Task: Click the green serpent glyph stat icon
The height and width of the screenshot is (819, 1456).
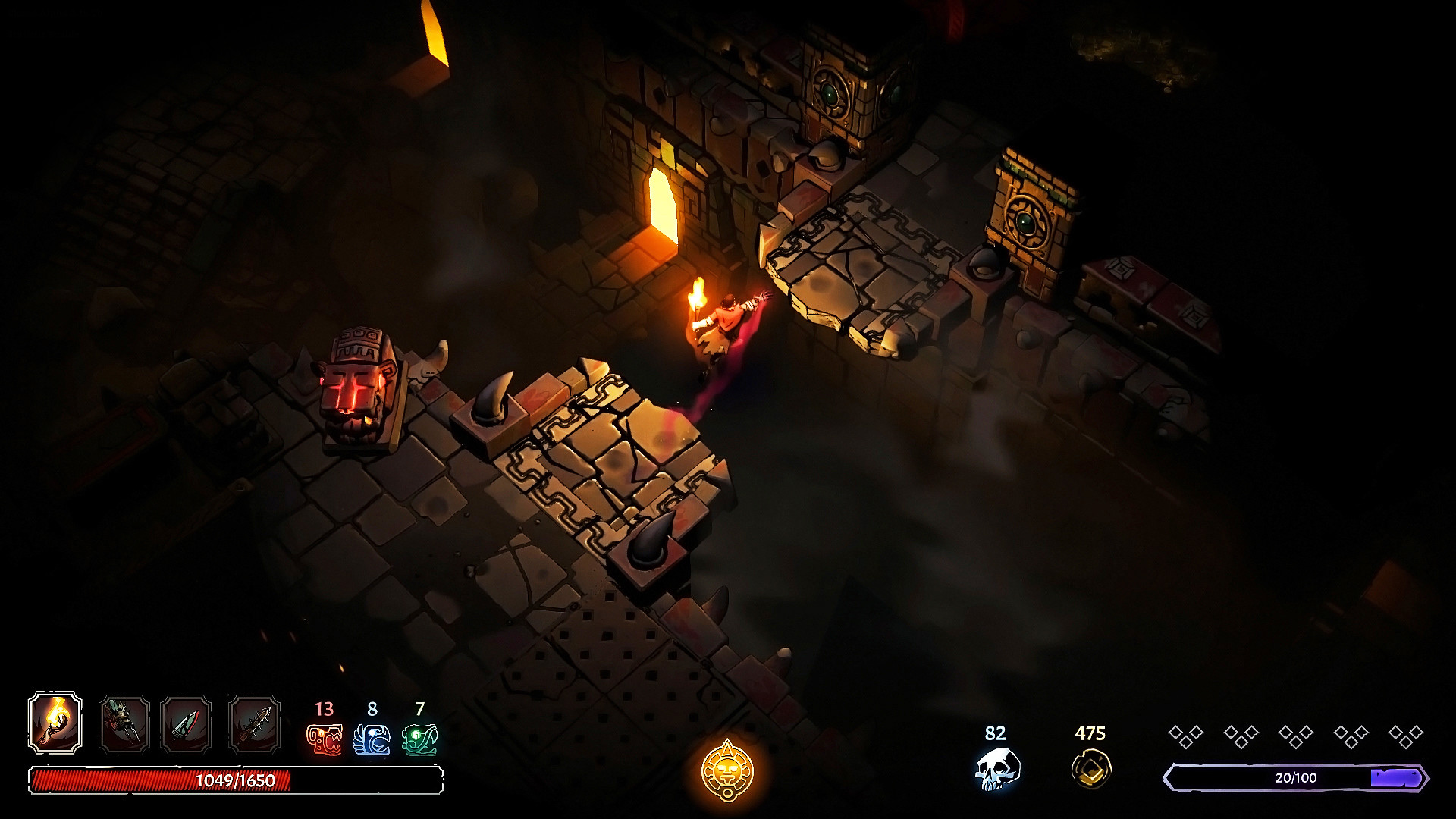Action: pyautogui.click(x=419, y=739)
